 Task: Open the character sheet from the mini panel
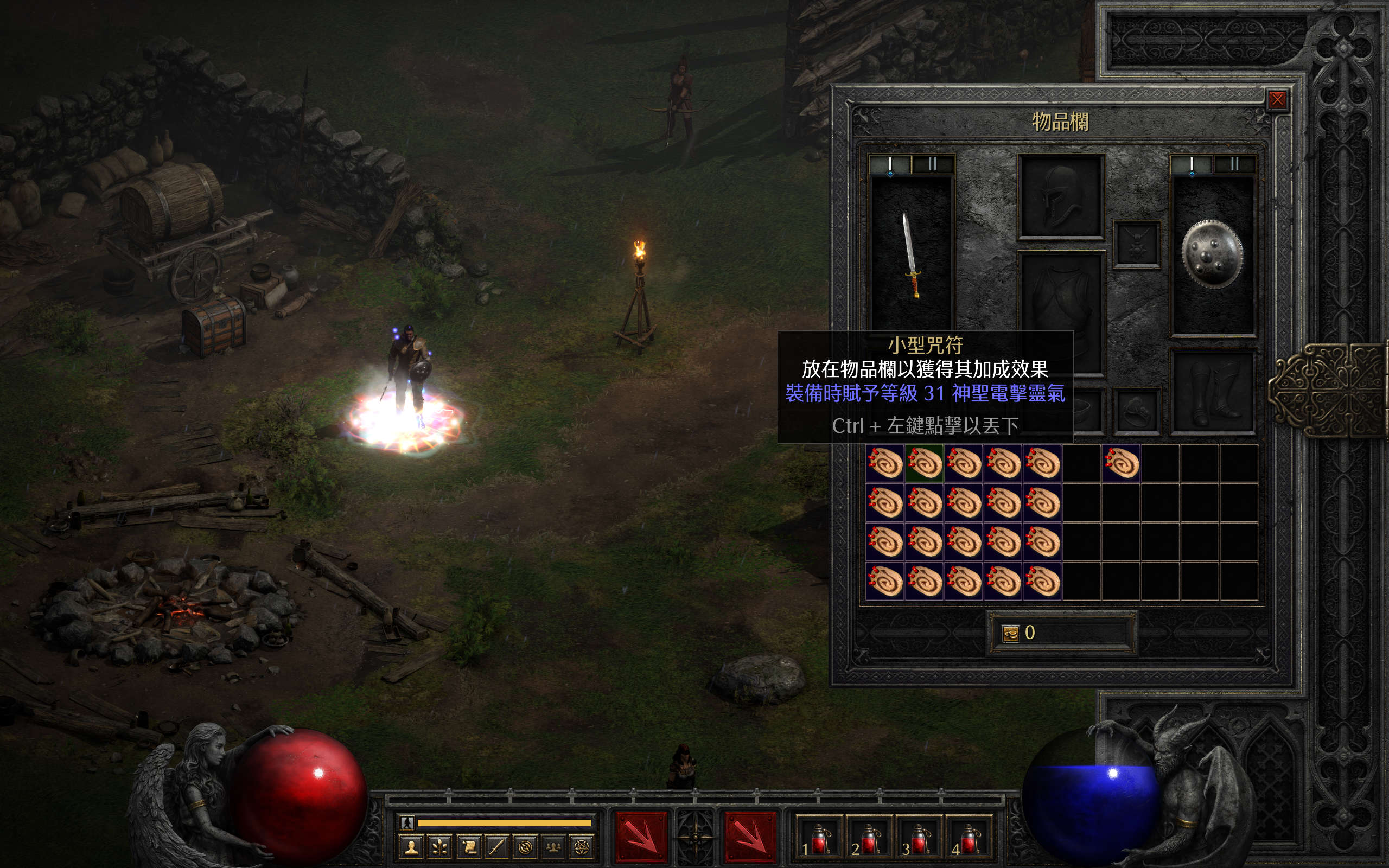(411, 847)
